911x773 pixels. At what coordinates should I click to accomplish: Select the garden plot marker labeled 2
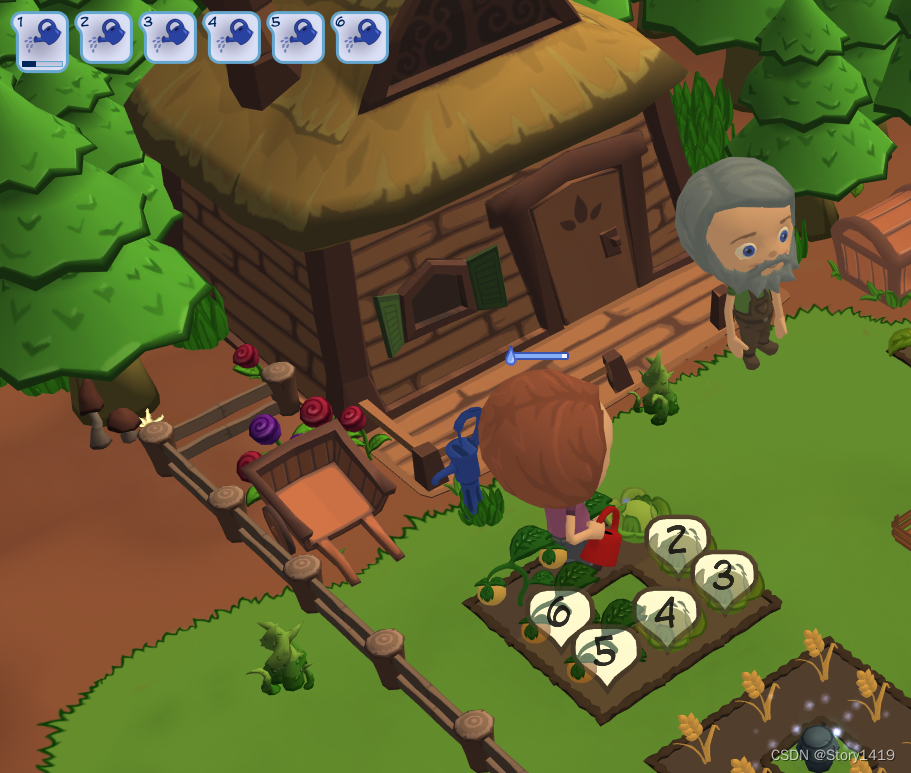tap(677, 542)
